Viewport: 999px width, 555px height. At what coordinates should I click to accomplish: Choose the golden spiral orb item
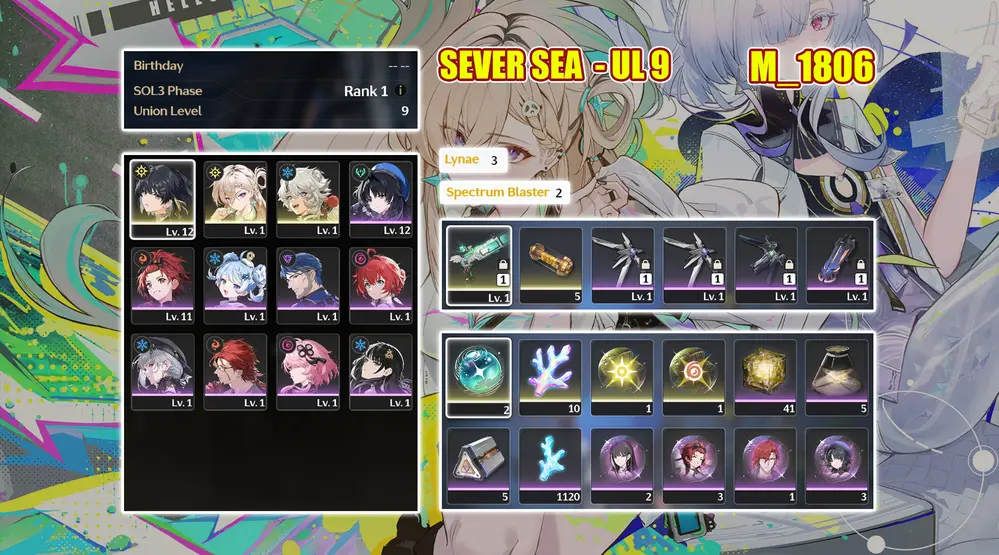coord(694,375)
